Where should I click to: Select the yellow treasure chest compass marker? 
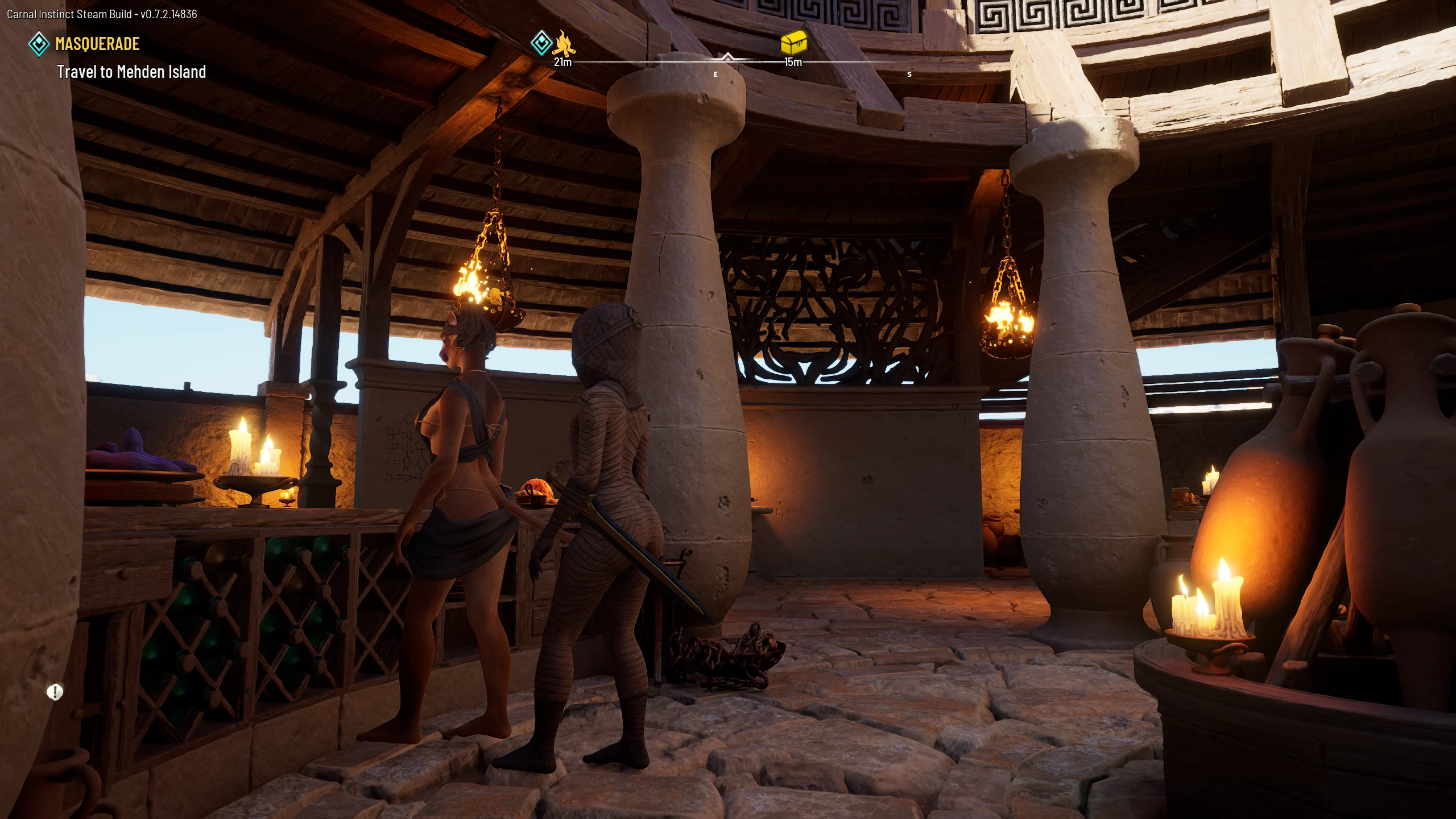[x=793, y=43]
